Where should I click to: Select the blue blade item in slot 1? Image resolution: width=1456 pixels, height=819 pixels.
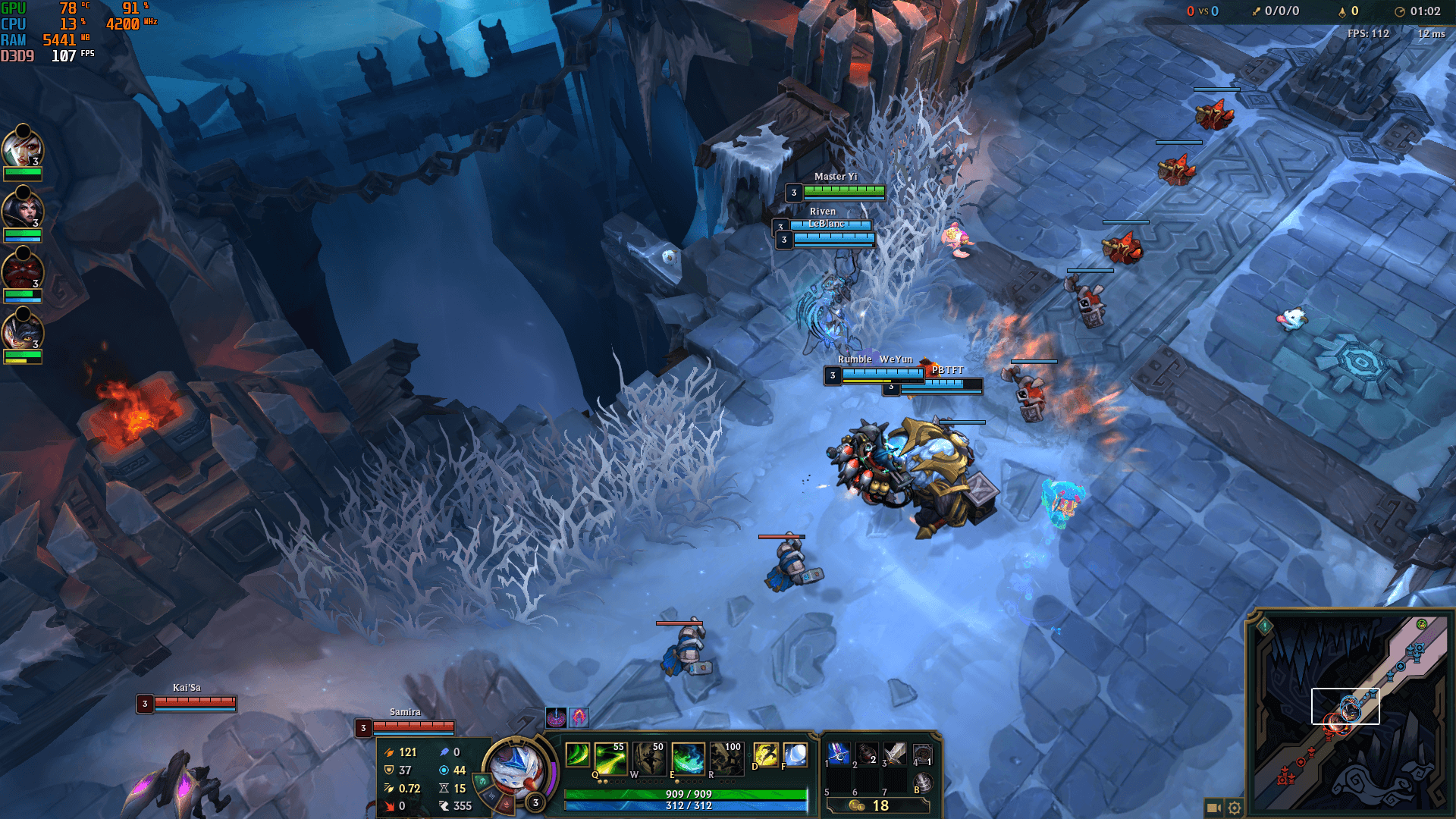pyautogui.click(x=839, y=754)
